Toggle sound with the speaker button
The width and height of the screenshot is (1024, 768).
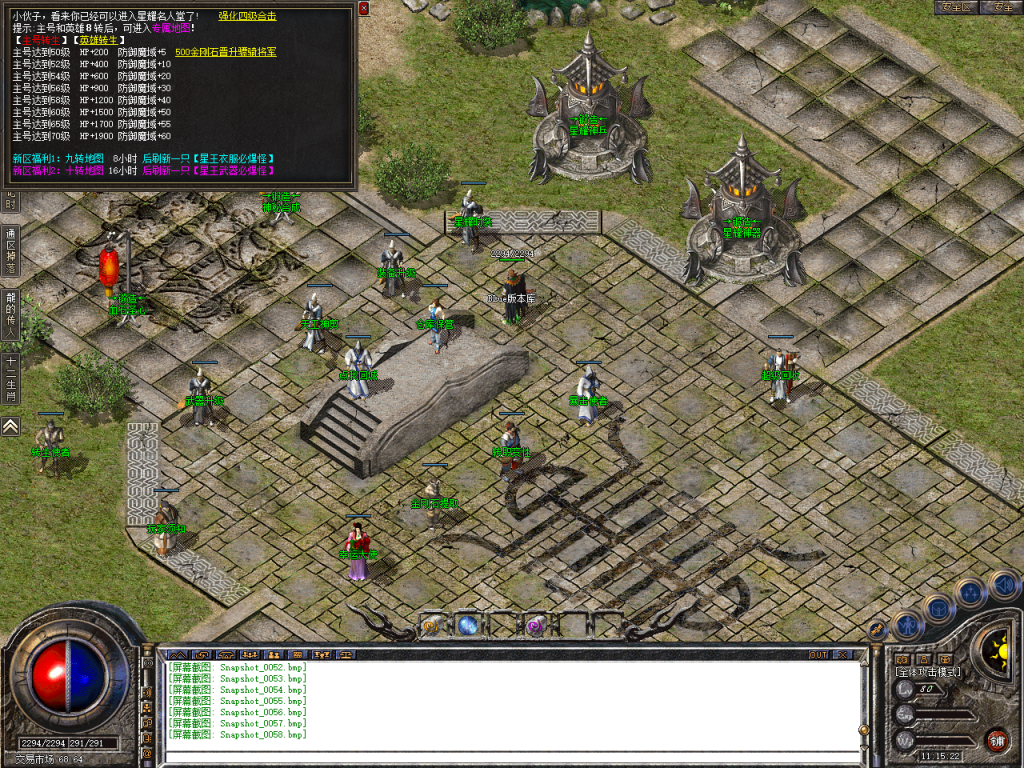pyautogui.click(x=1003, y=584)
